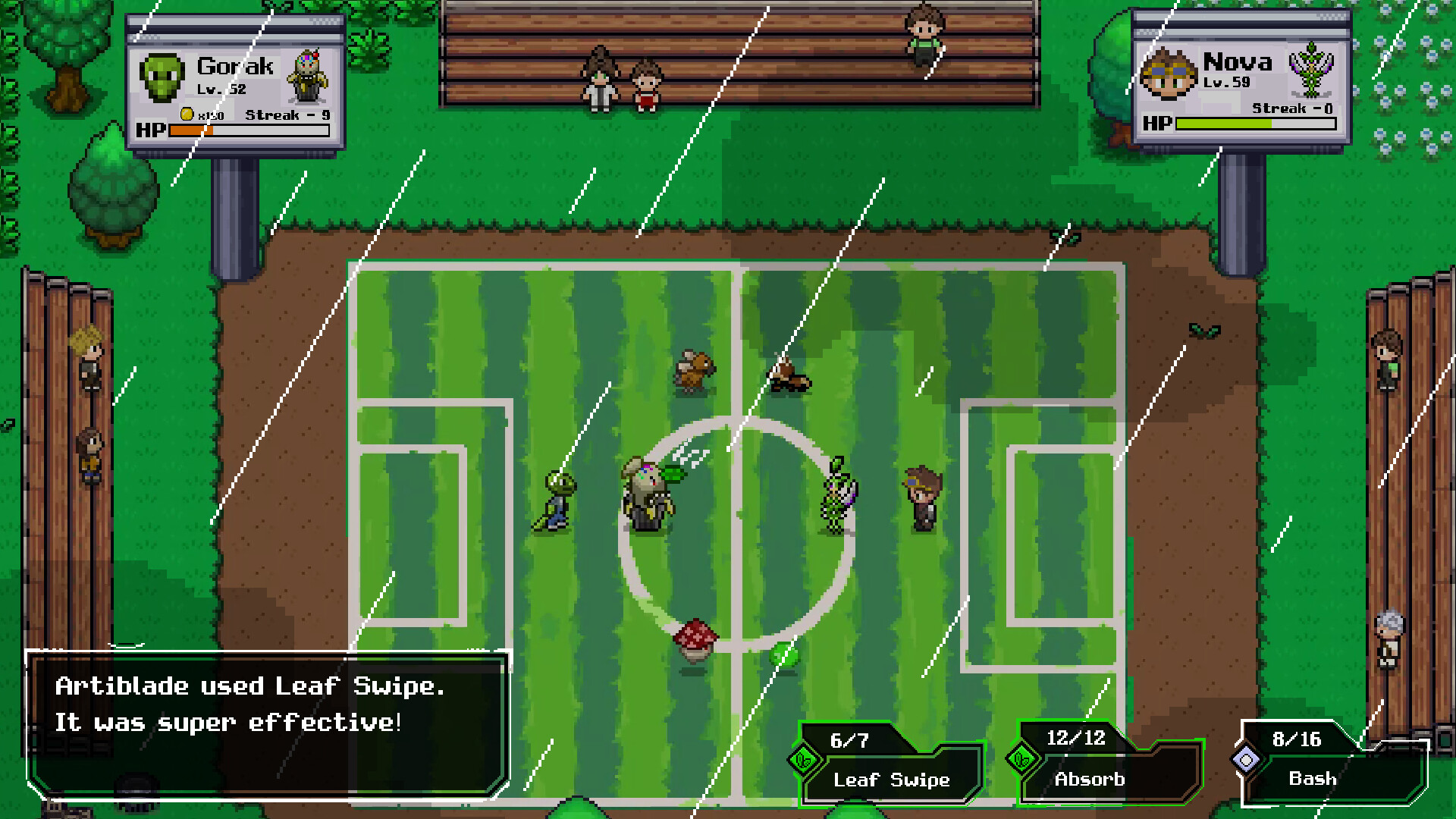The width and height of the screenshot is (1456, 819).
Task: Use the Leaf Swipe move
Action: pyautogui.click(x=890, y=780)
